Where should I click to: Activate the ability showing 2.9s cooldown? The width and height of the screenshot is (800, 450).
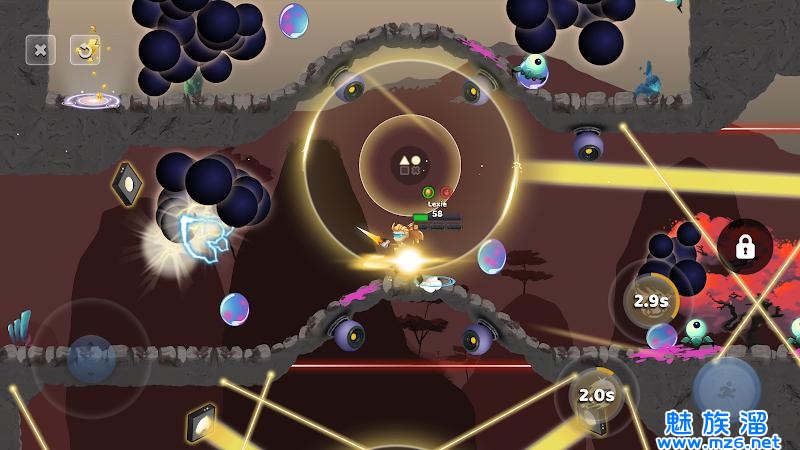point(650,300)
